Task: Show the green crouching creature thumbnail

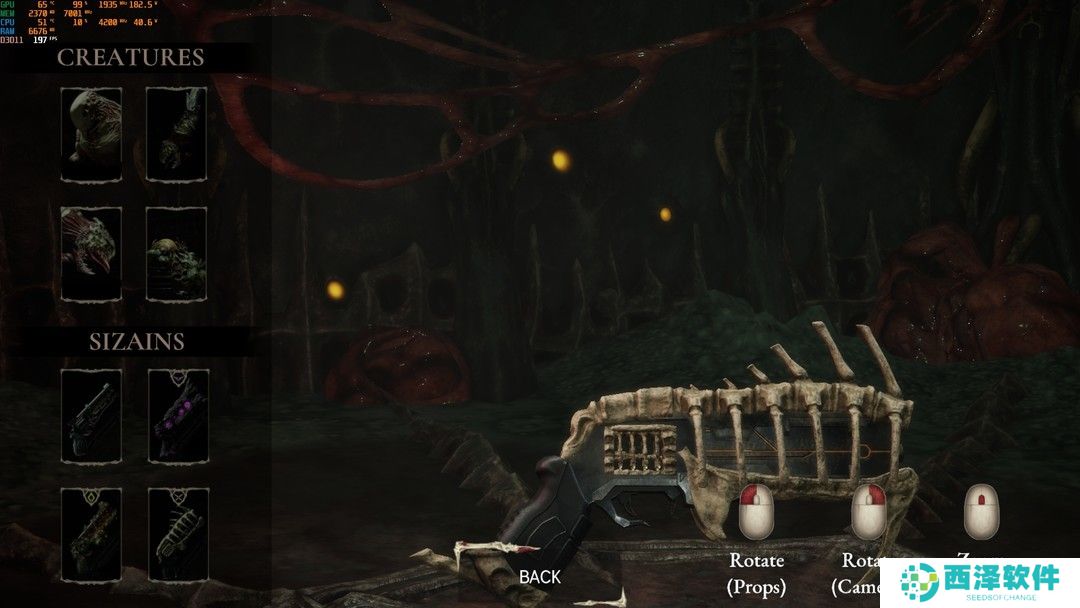Action: click(177, 253)
